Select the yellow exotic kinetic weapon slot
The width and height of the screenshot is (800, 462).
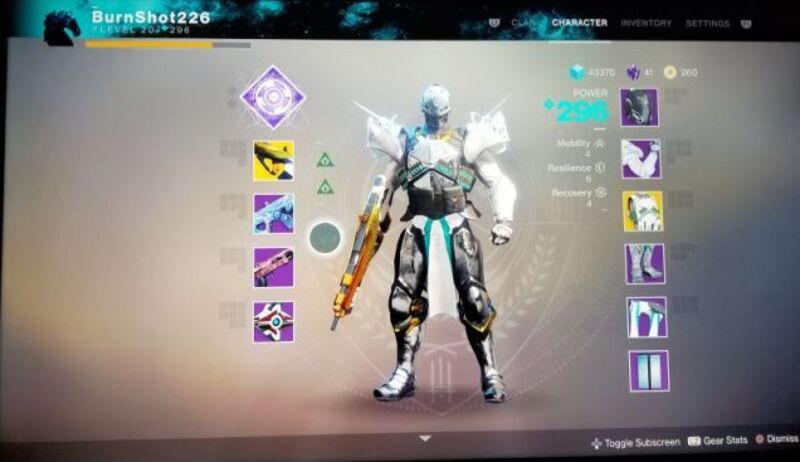click(x=273, y=160)
